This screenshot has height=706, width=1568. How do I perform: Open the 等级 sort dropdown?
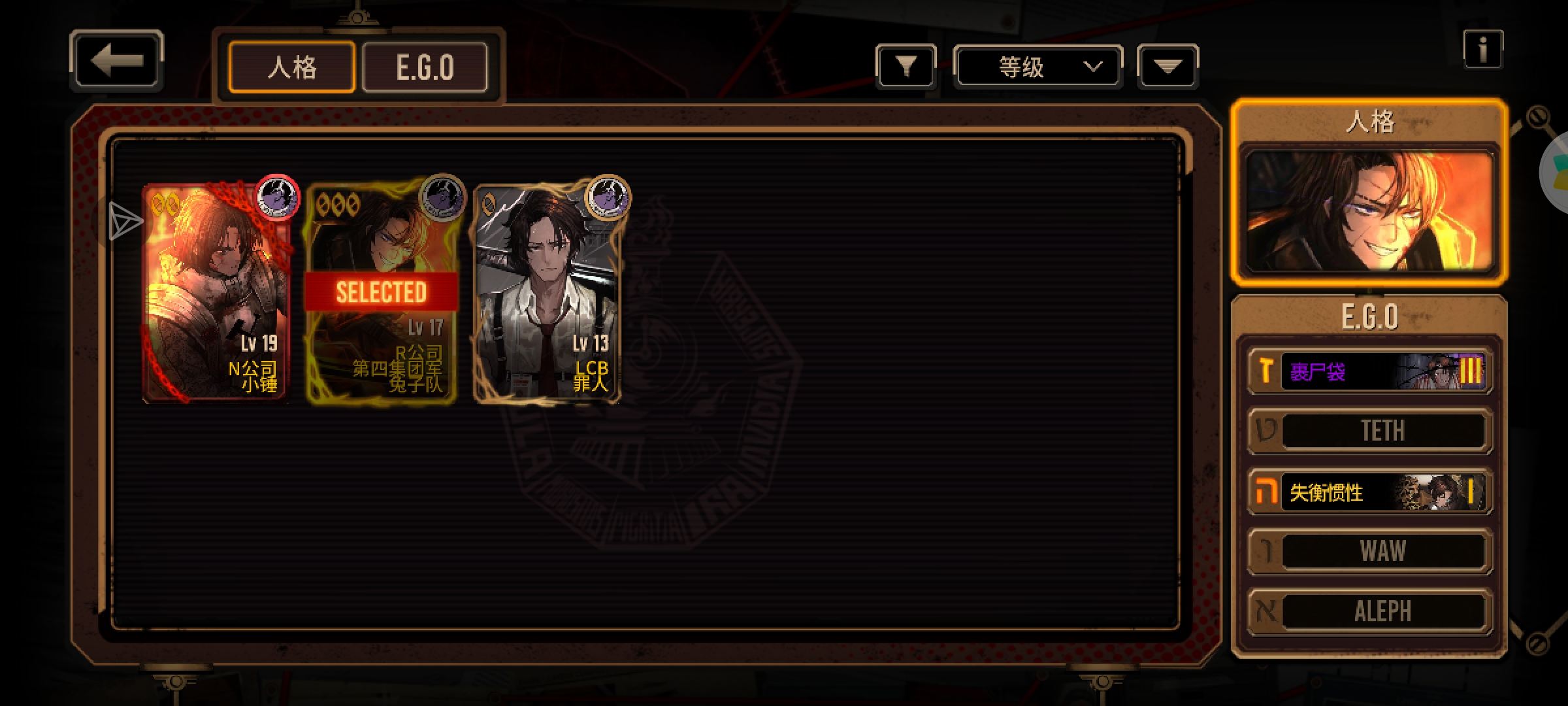(1037, 66)
